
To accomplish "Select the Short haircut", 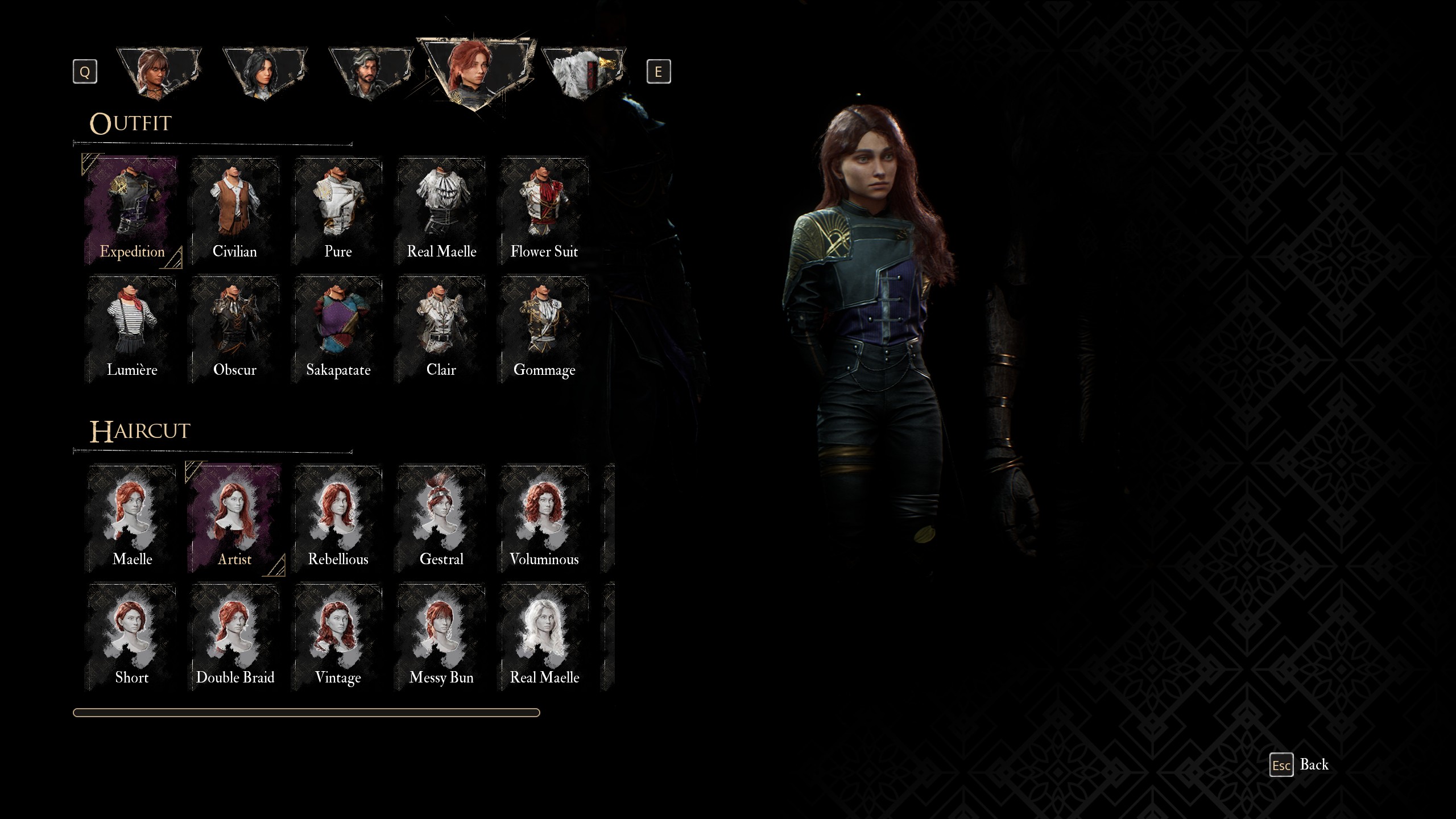I will [x=132, y=637].
